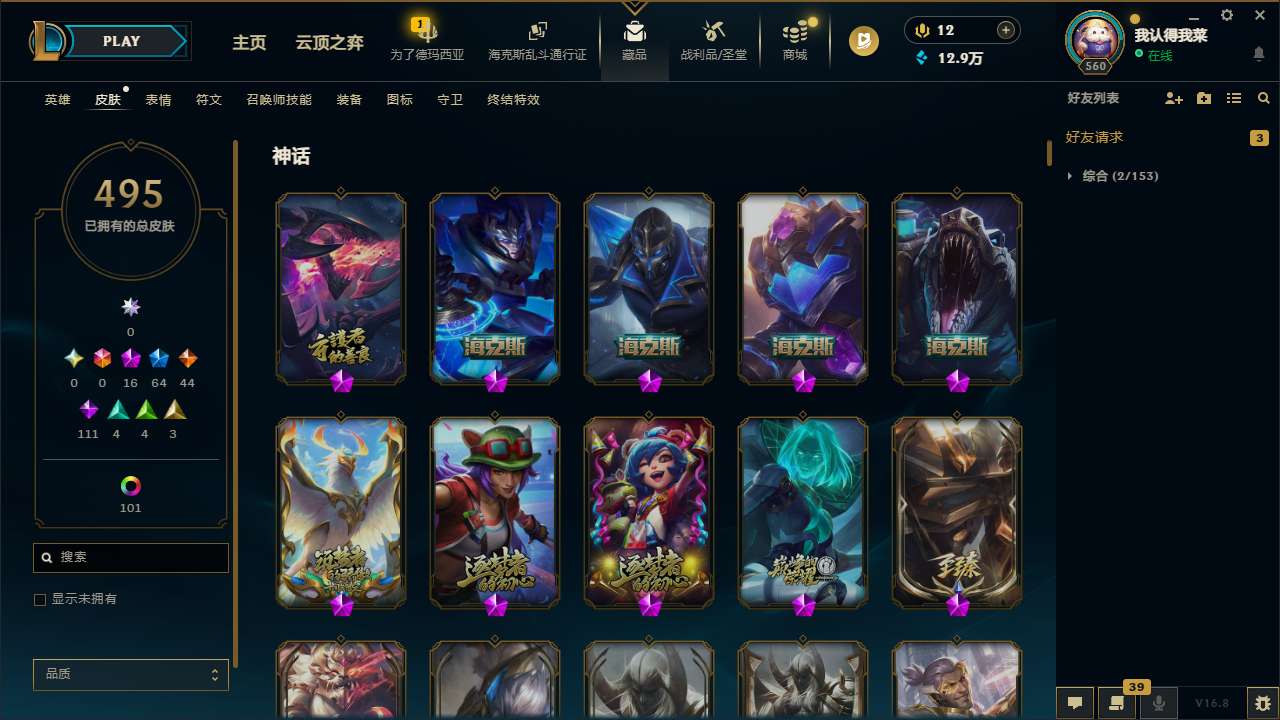
Task: Open the 战利品/圣堂 loot icon
Action: coord(713,38)
